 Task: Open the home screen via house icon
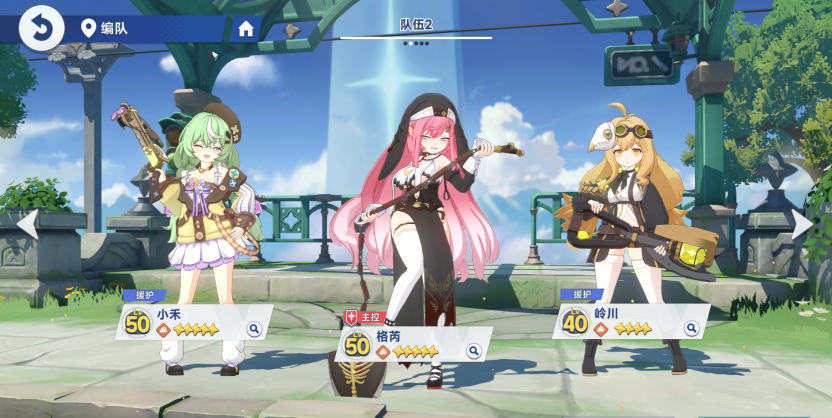coord(246,29)
